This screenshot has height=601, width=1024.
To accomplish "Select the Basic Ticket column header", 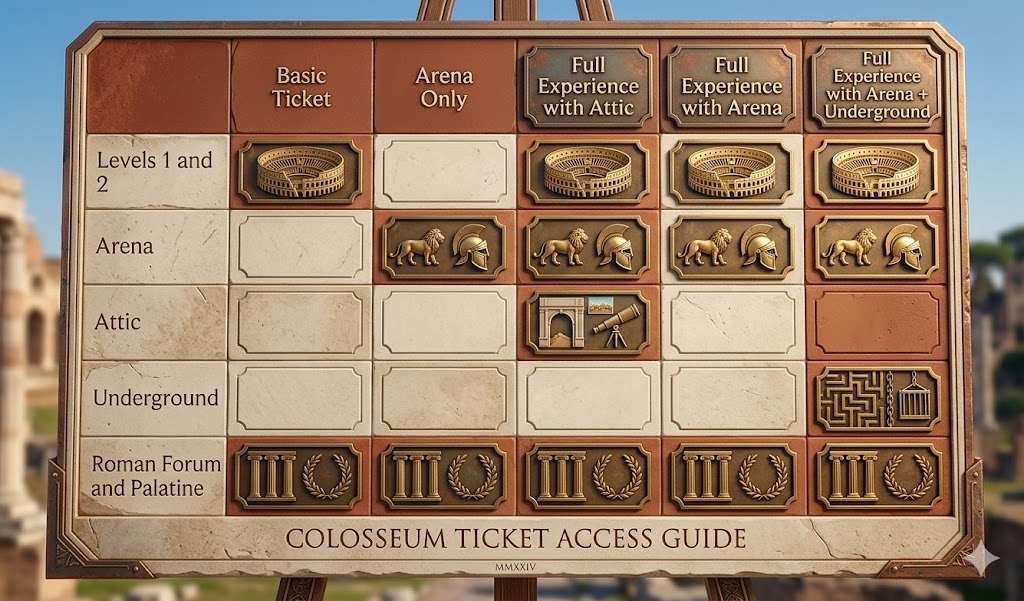I will click(x=301, y=87).
